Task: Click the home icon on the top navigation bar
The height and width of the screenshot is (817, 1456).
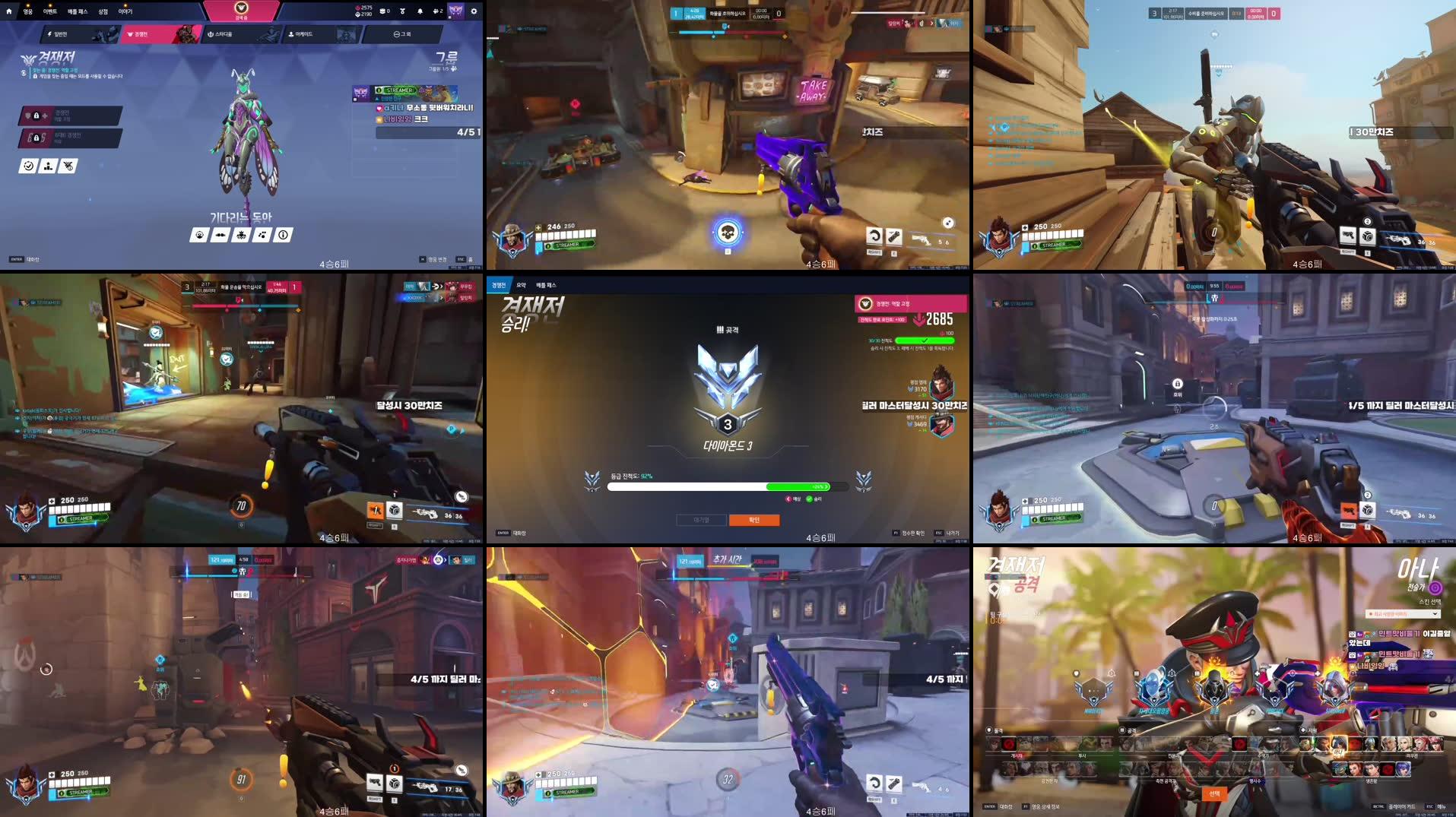Action: coord(9,11)
